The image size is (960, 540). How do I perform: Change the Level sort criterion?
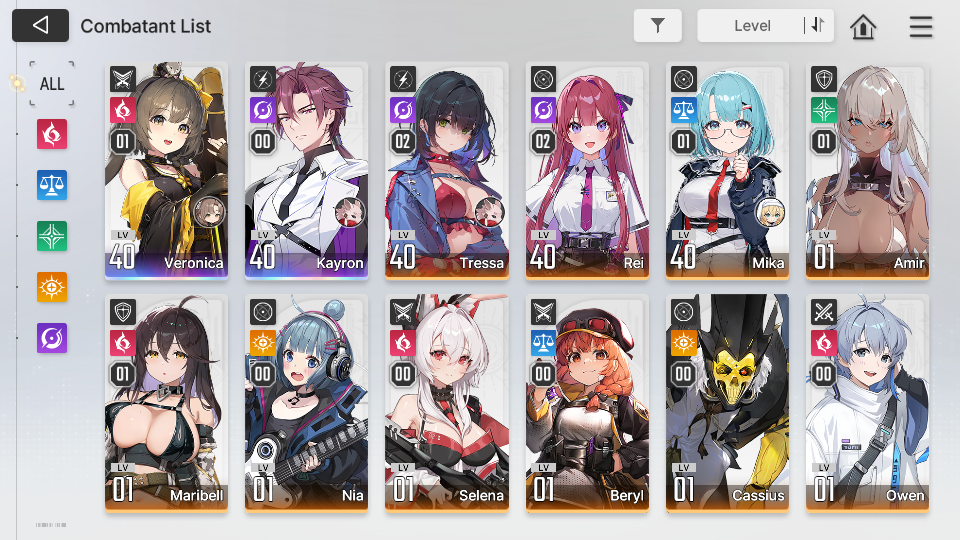point(752,26)
